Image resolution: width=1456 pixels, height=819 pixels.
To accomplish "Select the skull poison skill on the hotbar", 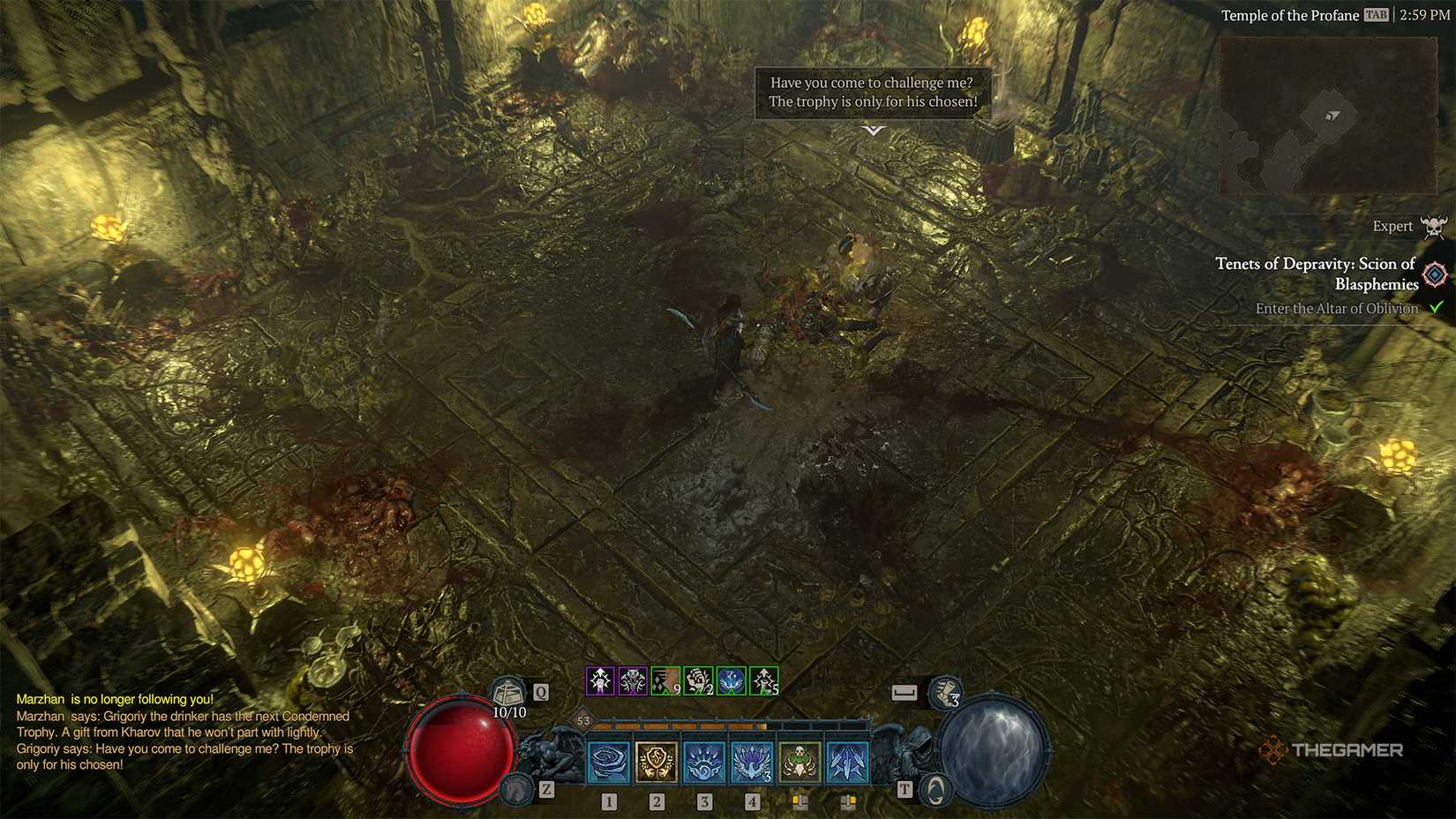I will tap(799, 761).
